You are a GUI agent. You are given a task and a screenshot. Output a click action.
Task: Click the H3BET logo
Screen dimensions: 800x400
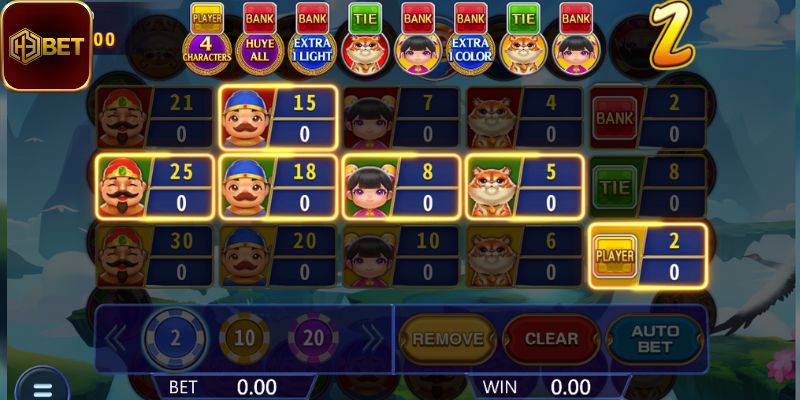tap(46, 46)
